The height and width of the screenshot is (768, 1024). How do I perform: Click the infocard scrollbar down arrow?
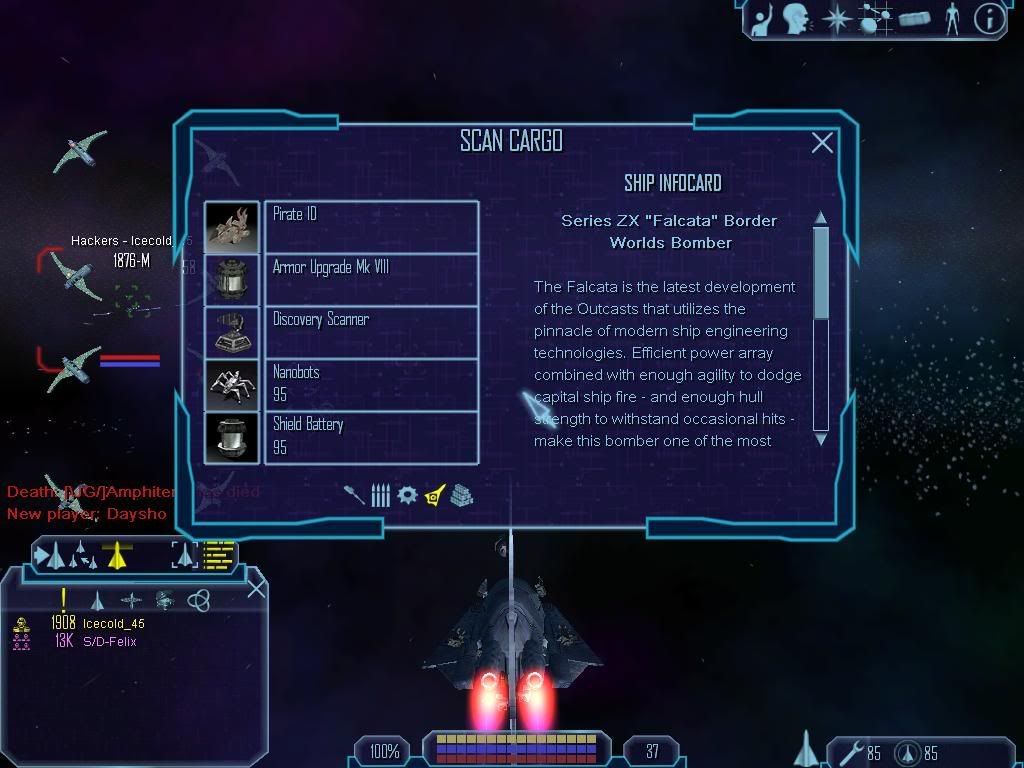821,438
